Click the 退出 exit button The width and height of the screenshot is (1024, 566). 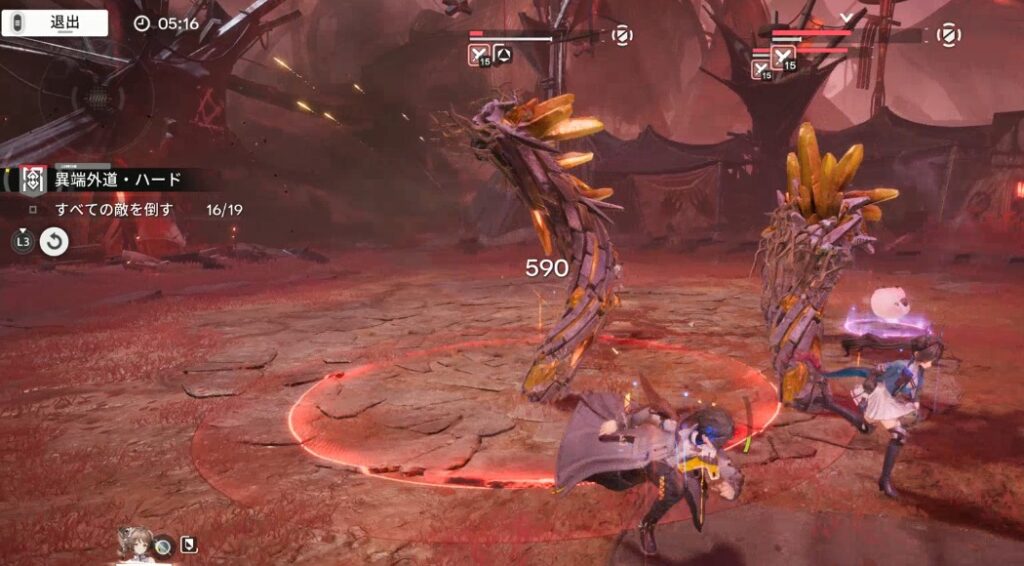point(56,23)
